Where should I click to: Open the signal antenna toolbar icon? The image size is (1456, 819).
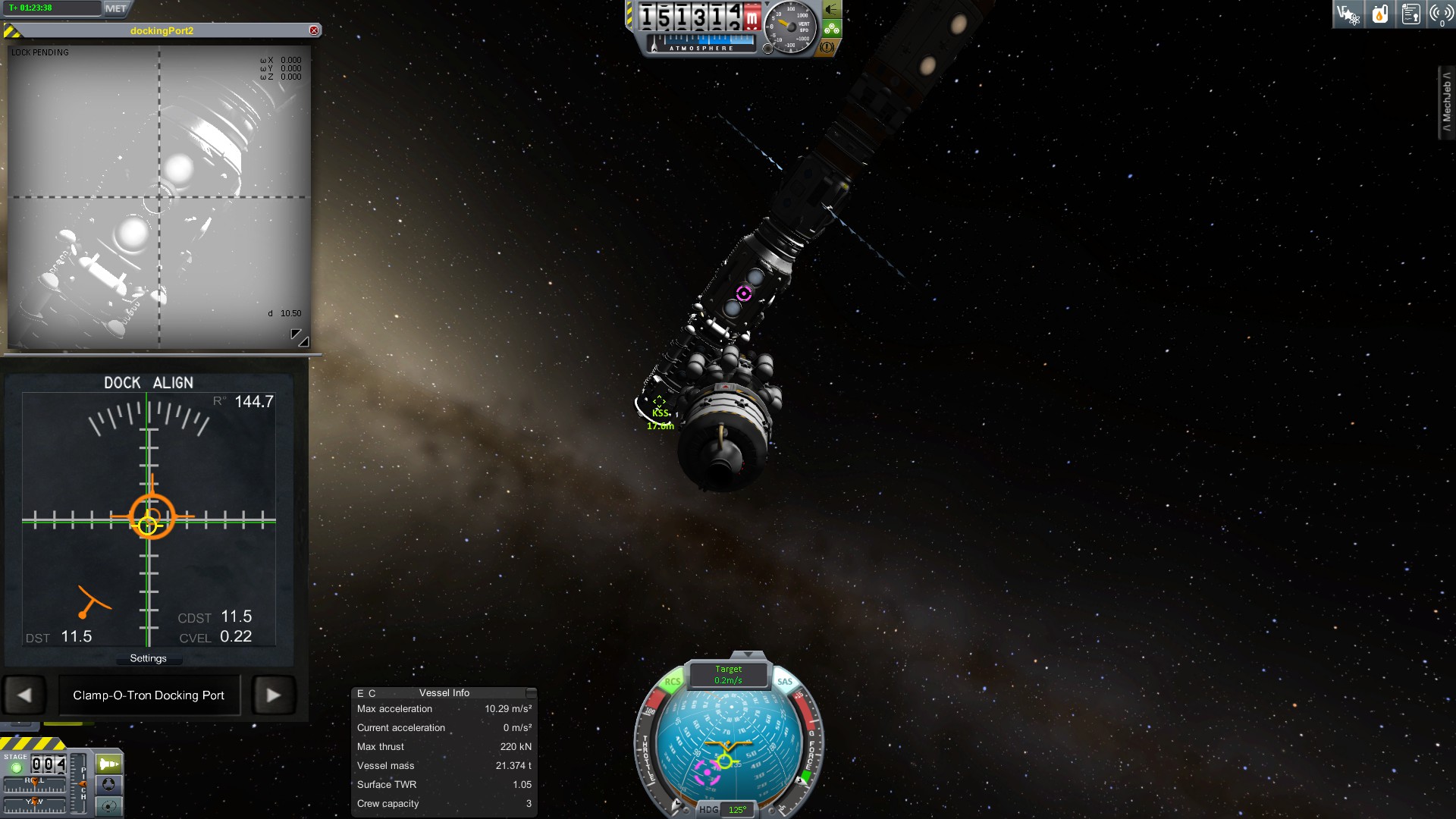coord(1441,14)
